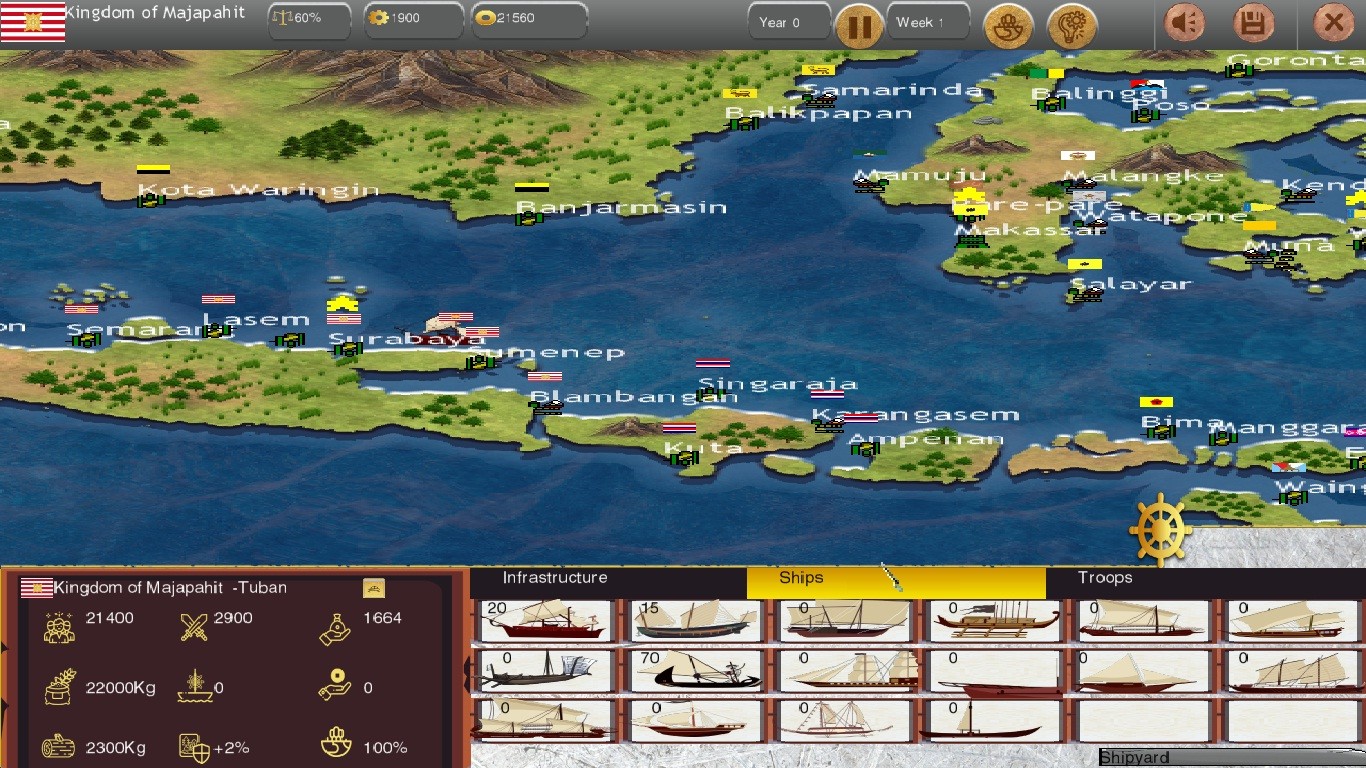Open the trade hand-with-coins panel
The height and width of the screenshot is (768, 1366).
coord(1008,25)
